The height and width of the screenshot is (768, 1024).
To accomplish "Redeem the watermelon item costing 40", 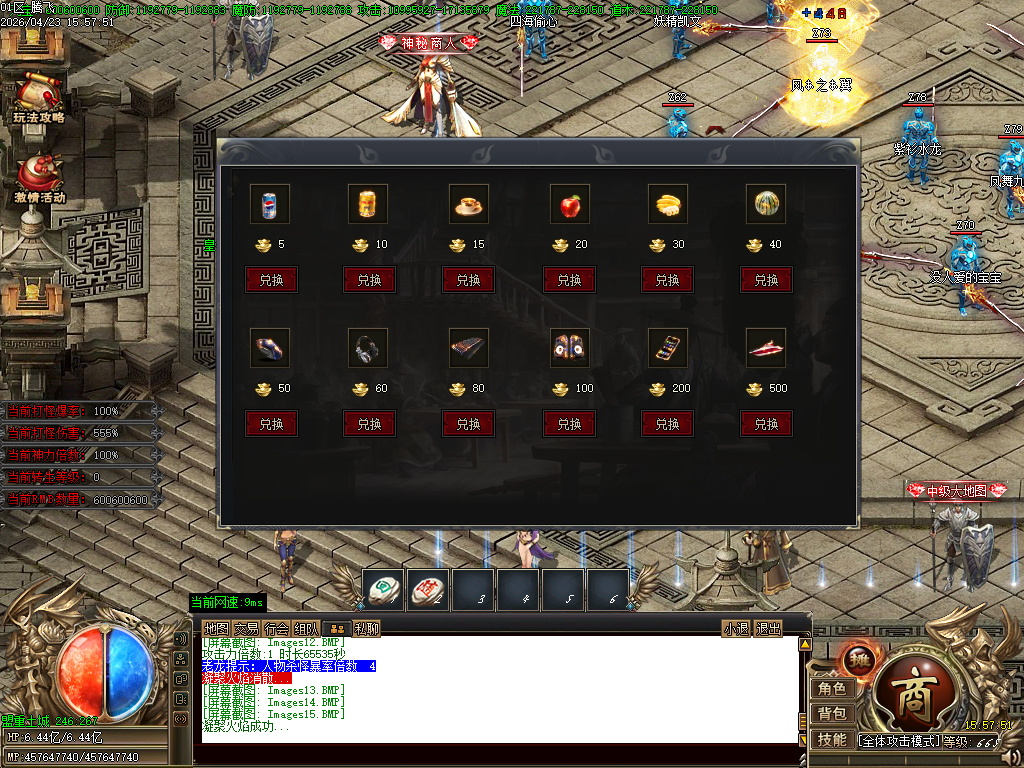I will click(x=766, y=280).
